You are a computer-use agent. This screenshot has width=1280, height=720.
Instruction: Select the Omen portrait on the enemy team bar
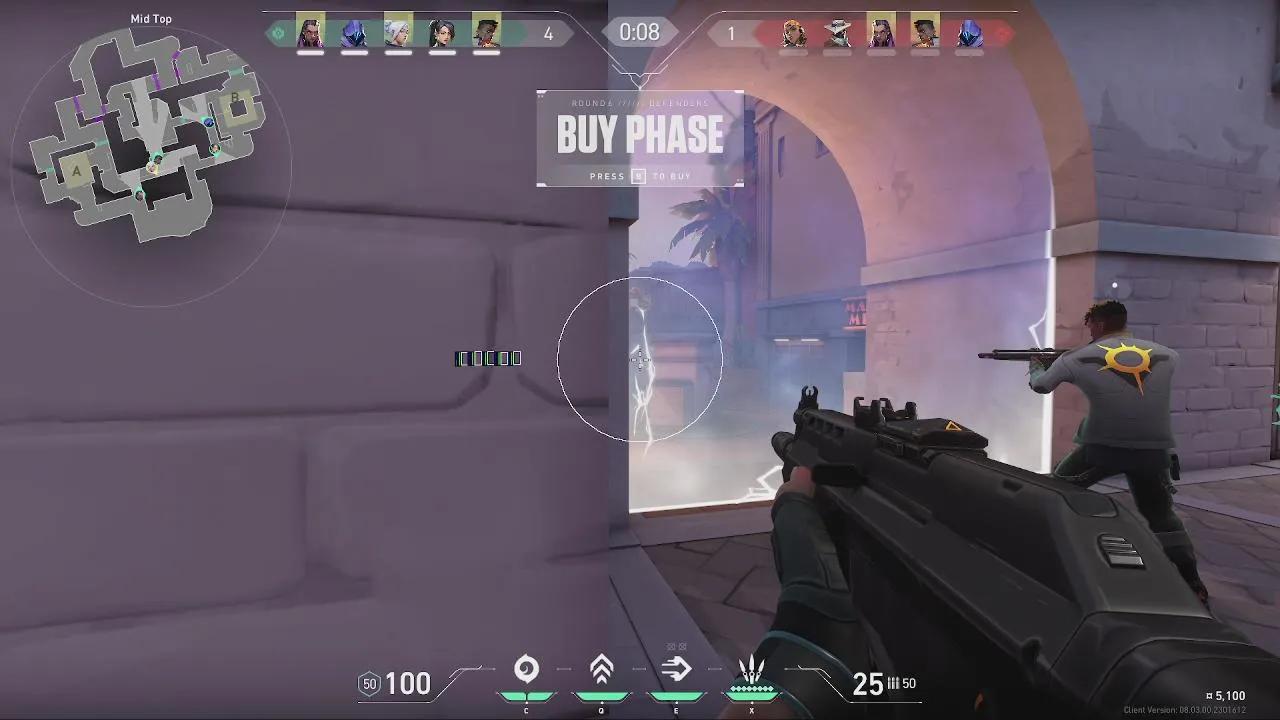(966, 32)
